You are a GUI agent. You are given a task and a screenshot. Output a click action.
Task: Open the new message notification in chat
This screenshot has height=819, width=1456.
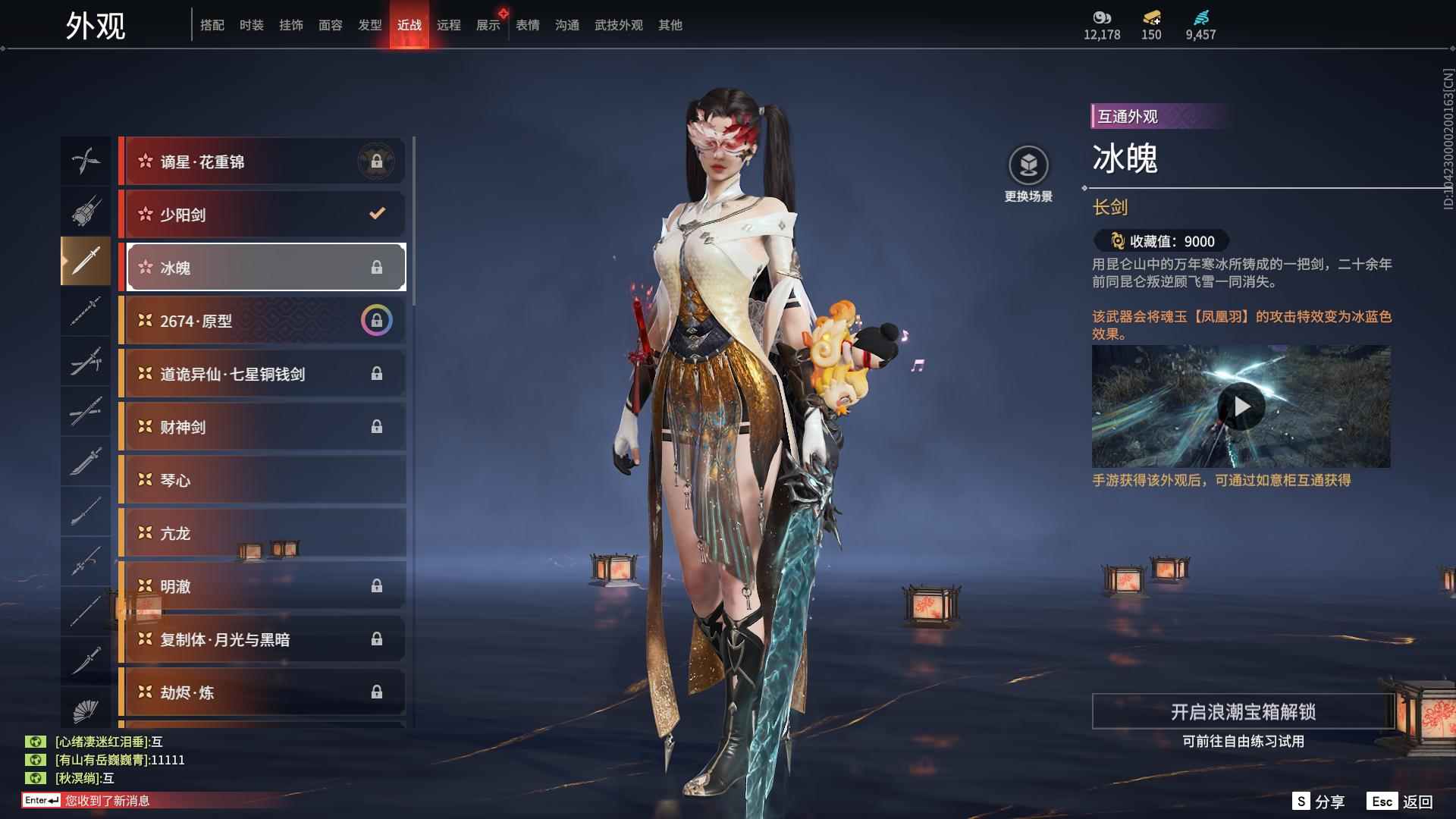point(106,801)
